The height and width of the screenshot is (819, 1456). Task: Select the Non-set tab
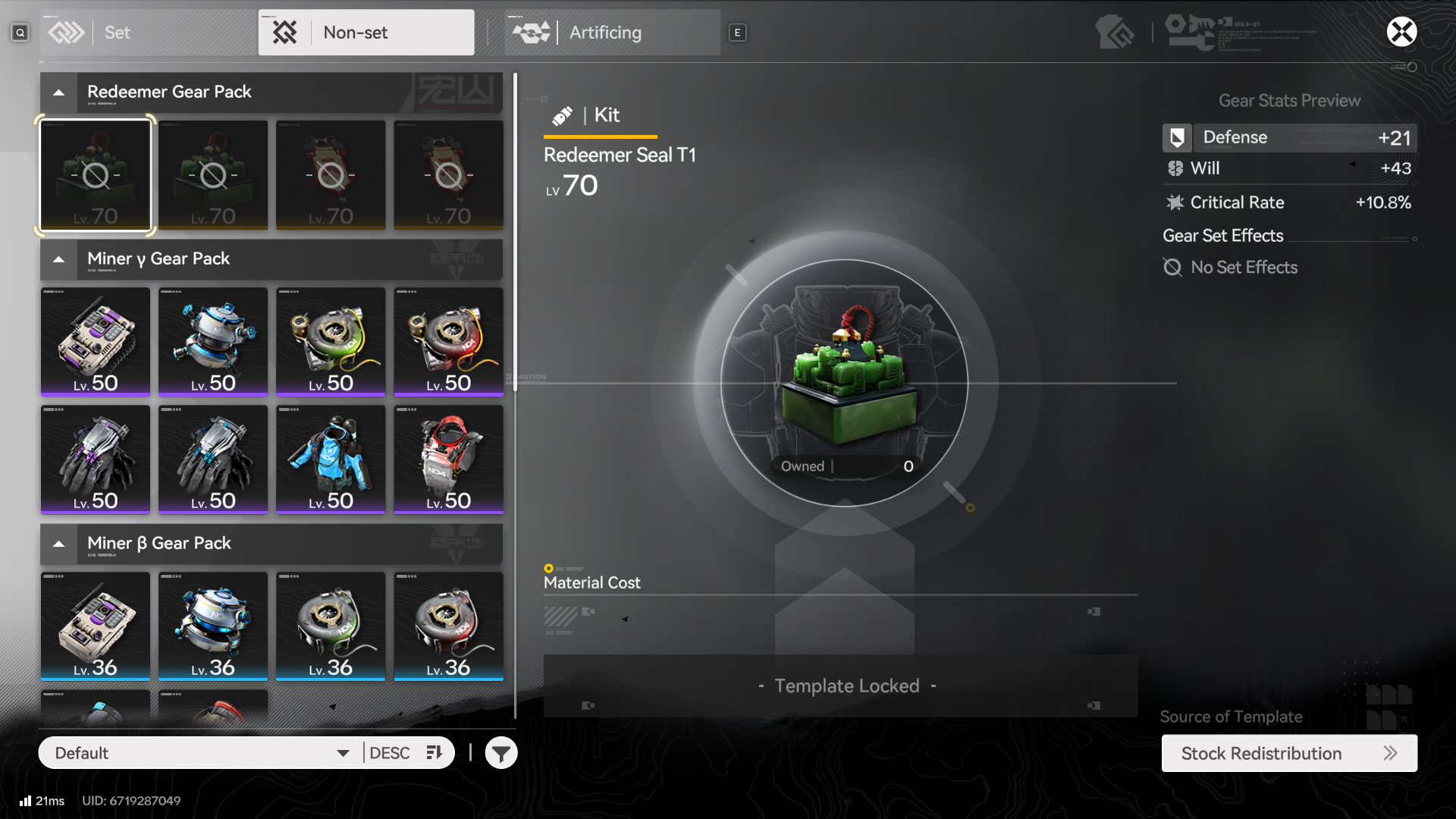point(366,33)
